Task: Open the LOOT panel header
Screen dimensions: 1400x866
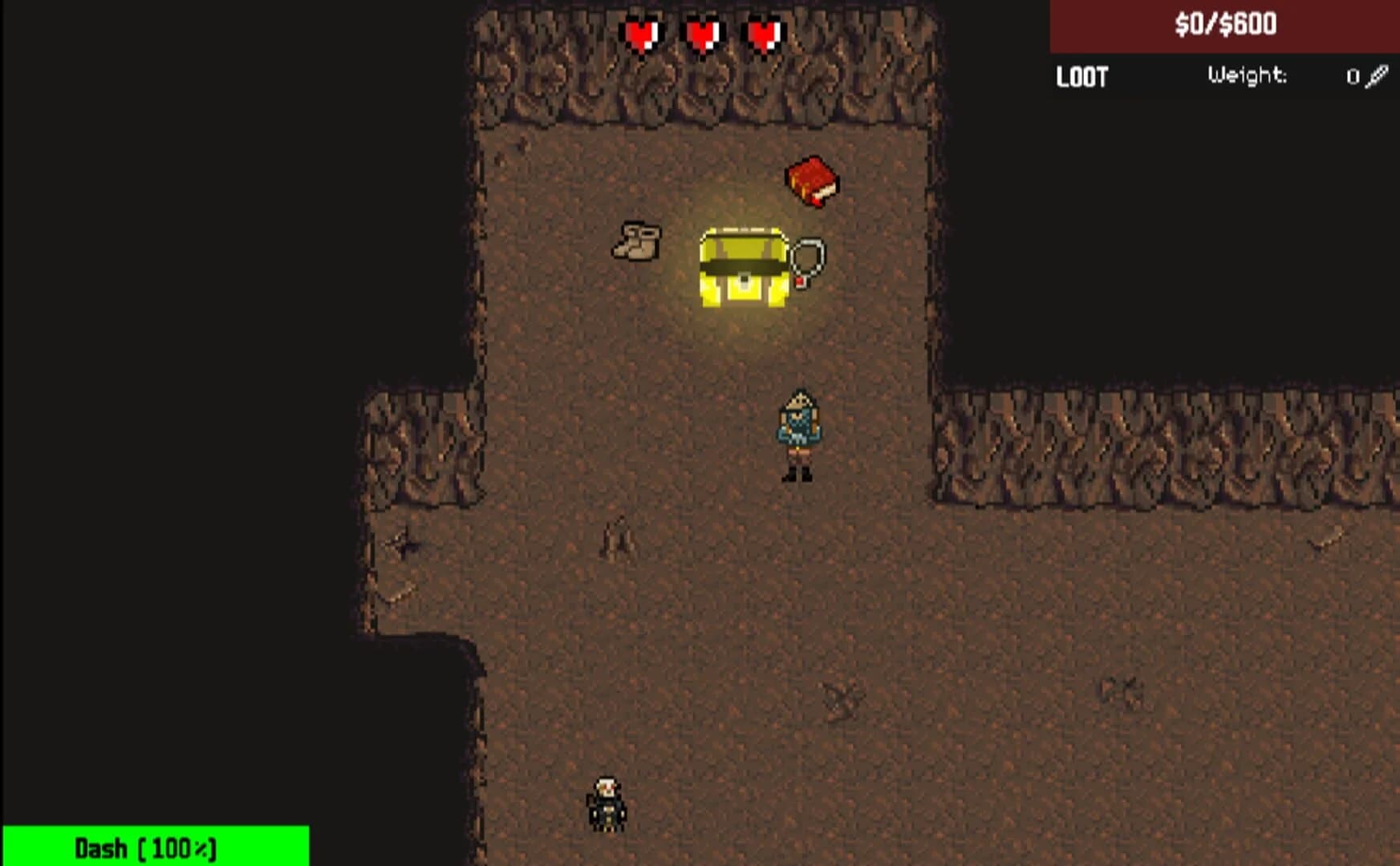Action: pyautogui.click(x=1081, y=78)
